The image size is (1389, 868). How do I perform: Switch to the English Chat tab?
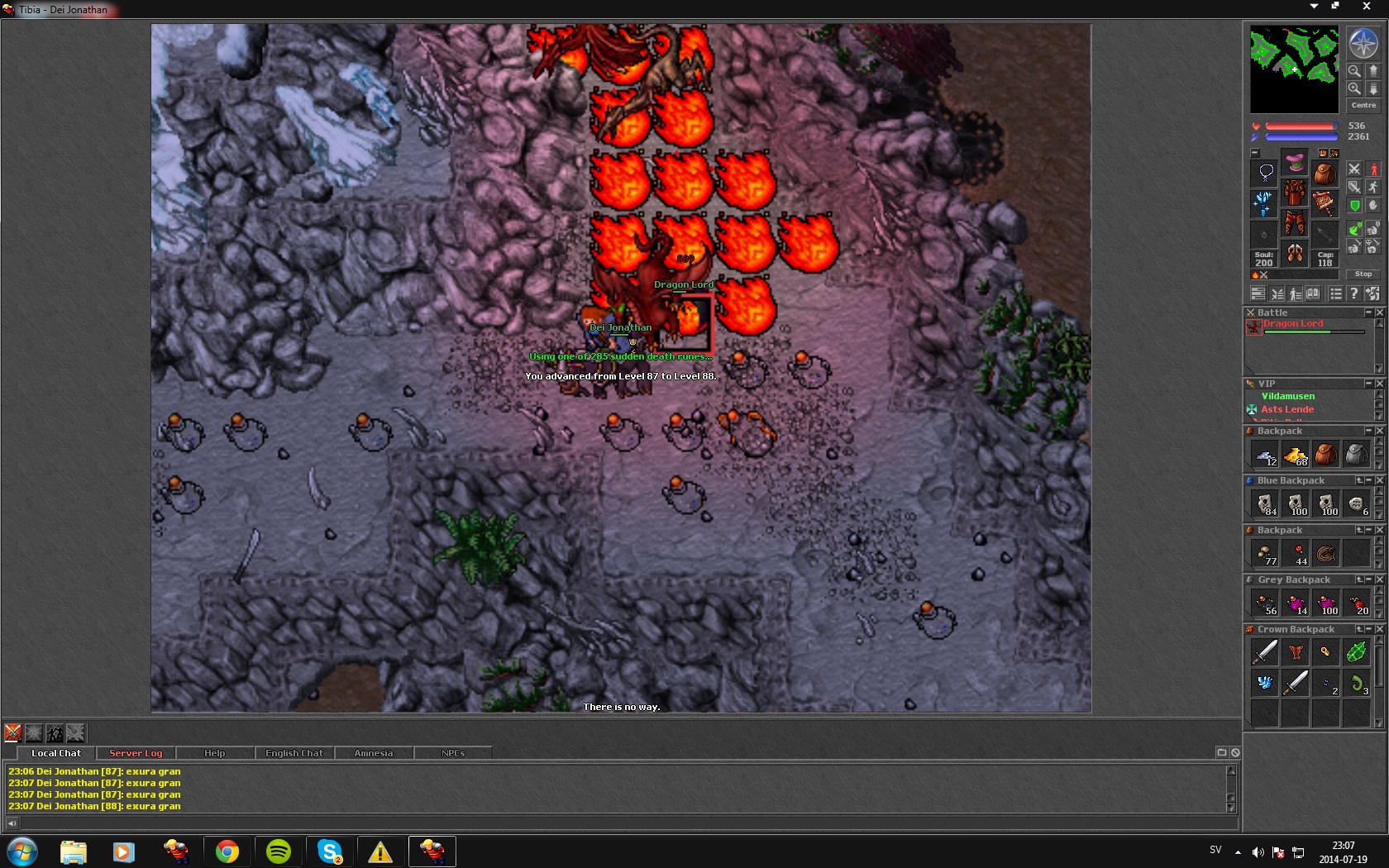click(x=294, y=753)
